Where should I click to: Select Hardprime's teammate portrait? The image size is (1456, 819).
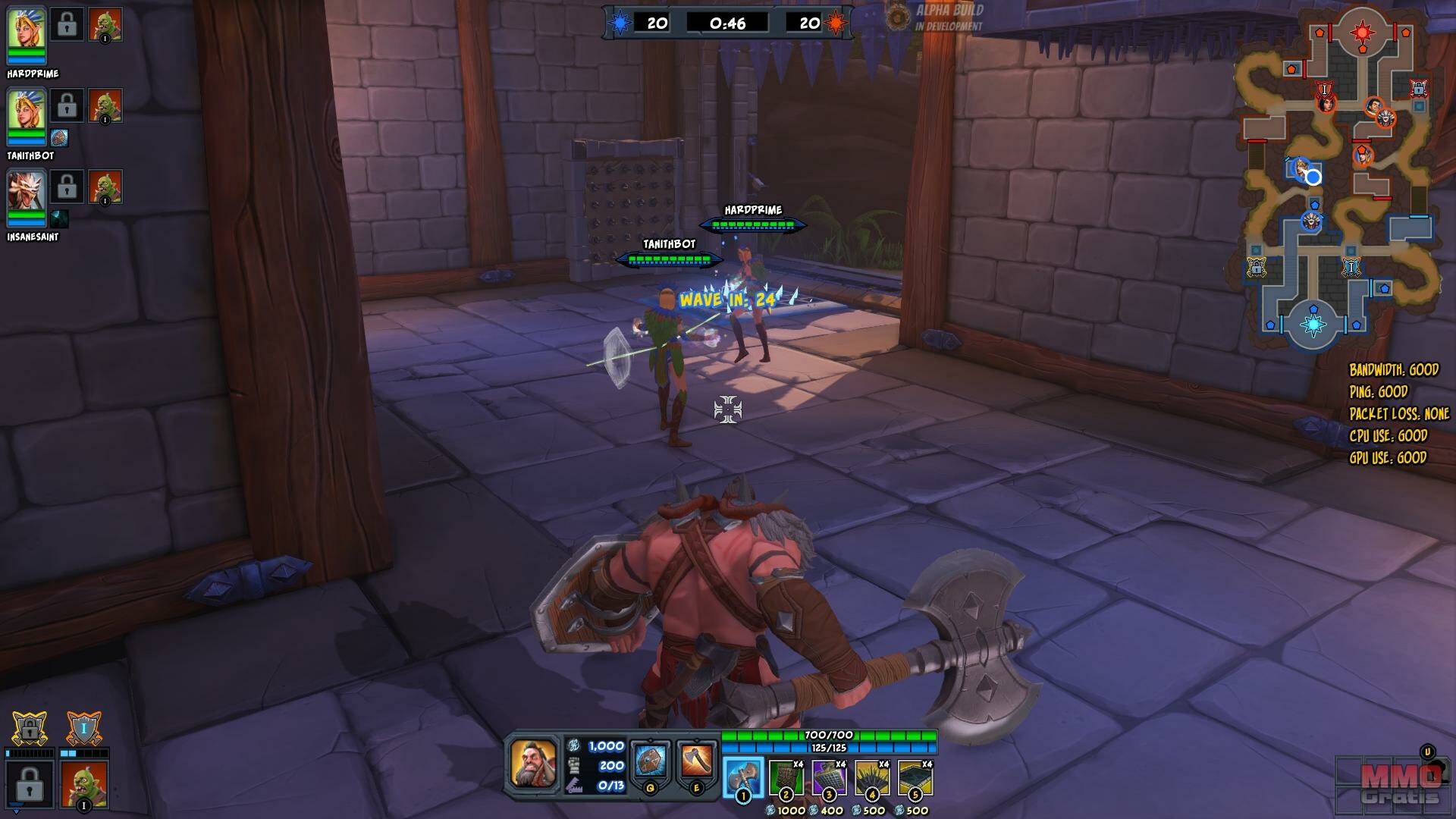click(x=27, y=30)
